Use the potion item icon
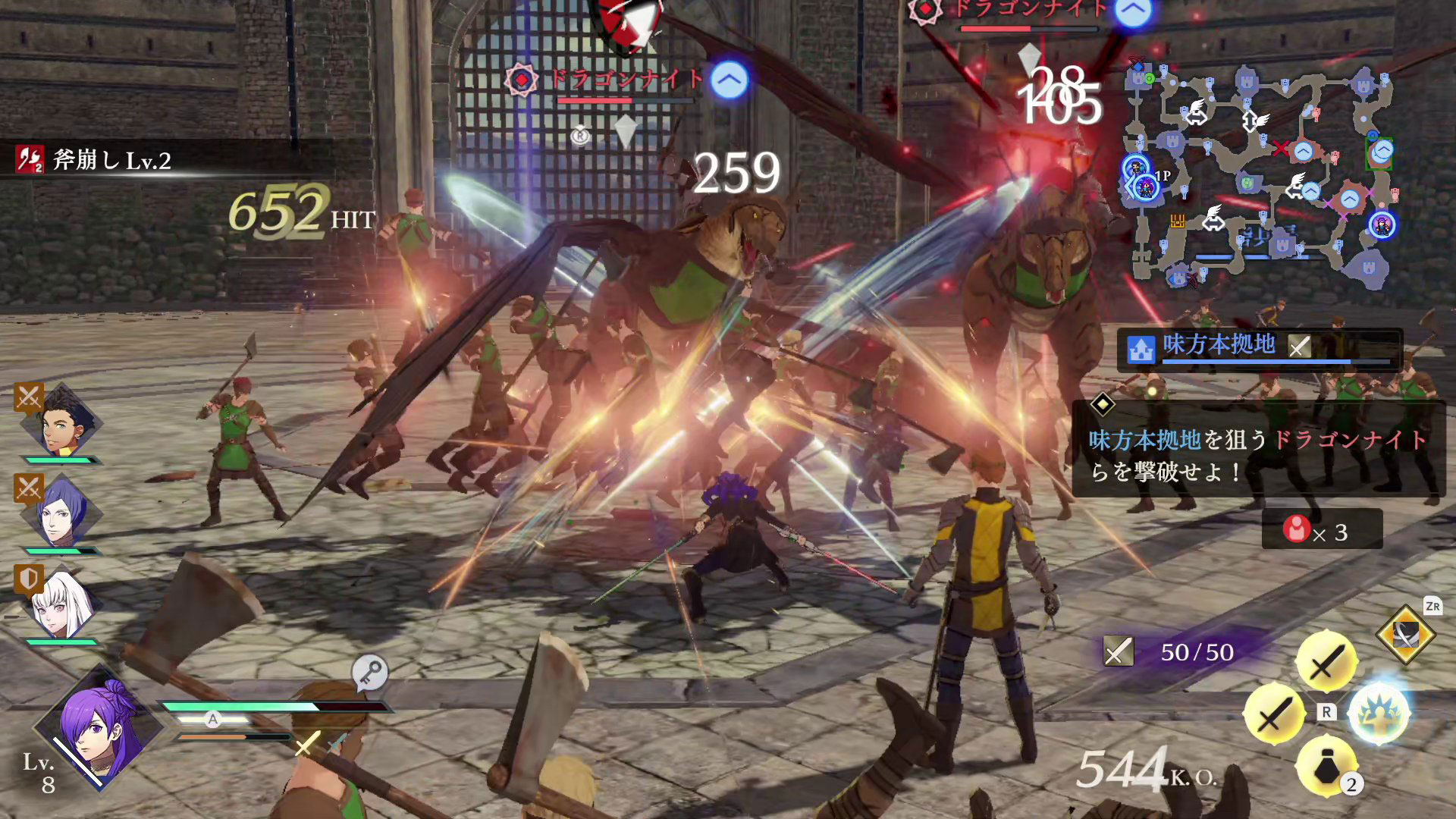This screenshot has height=819, width=1456. tap(1326, 767)
